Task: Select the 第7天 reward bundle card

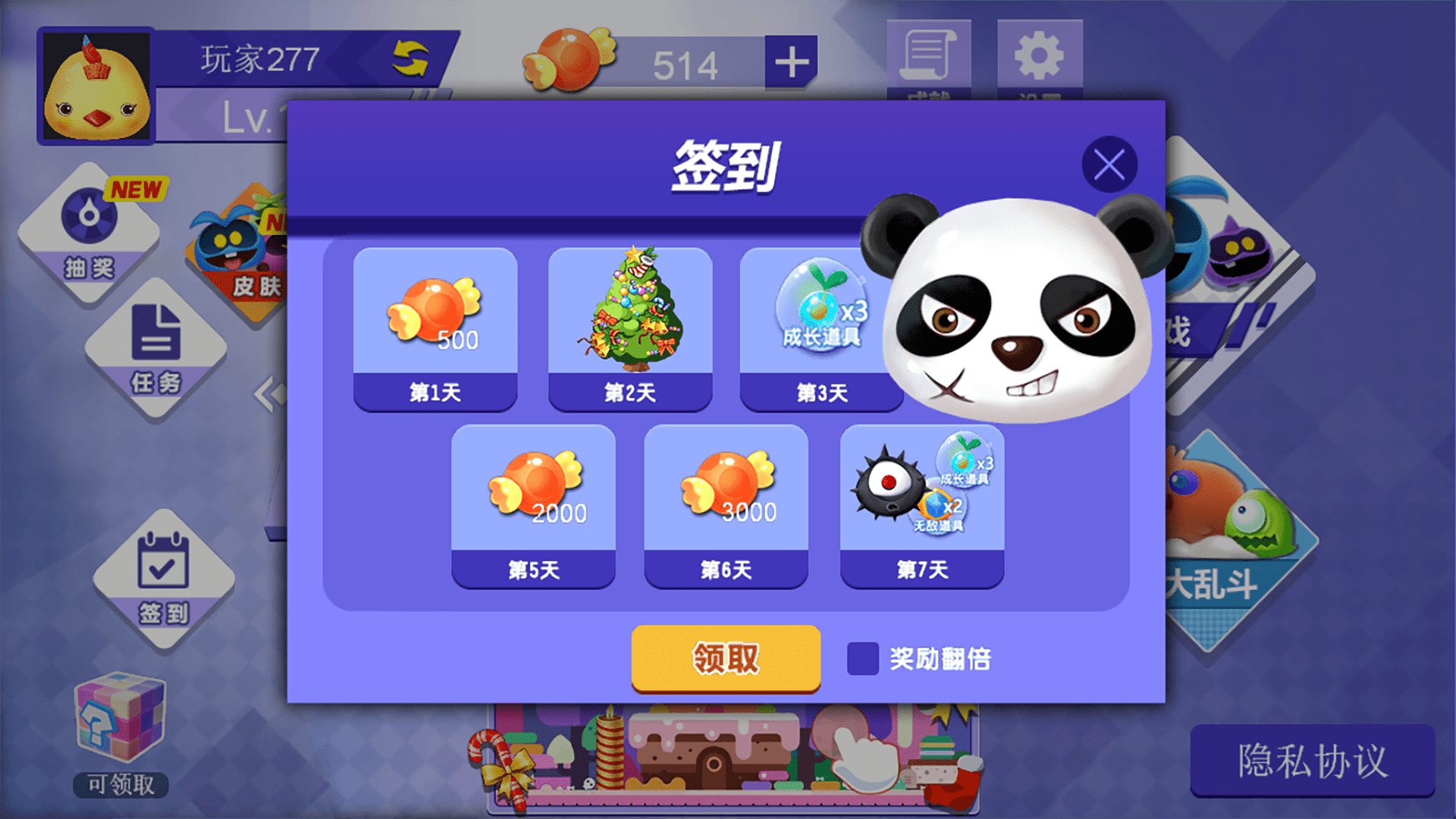Action: tap(922, 500)
